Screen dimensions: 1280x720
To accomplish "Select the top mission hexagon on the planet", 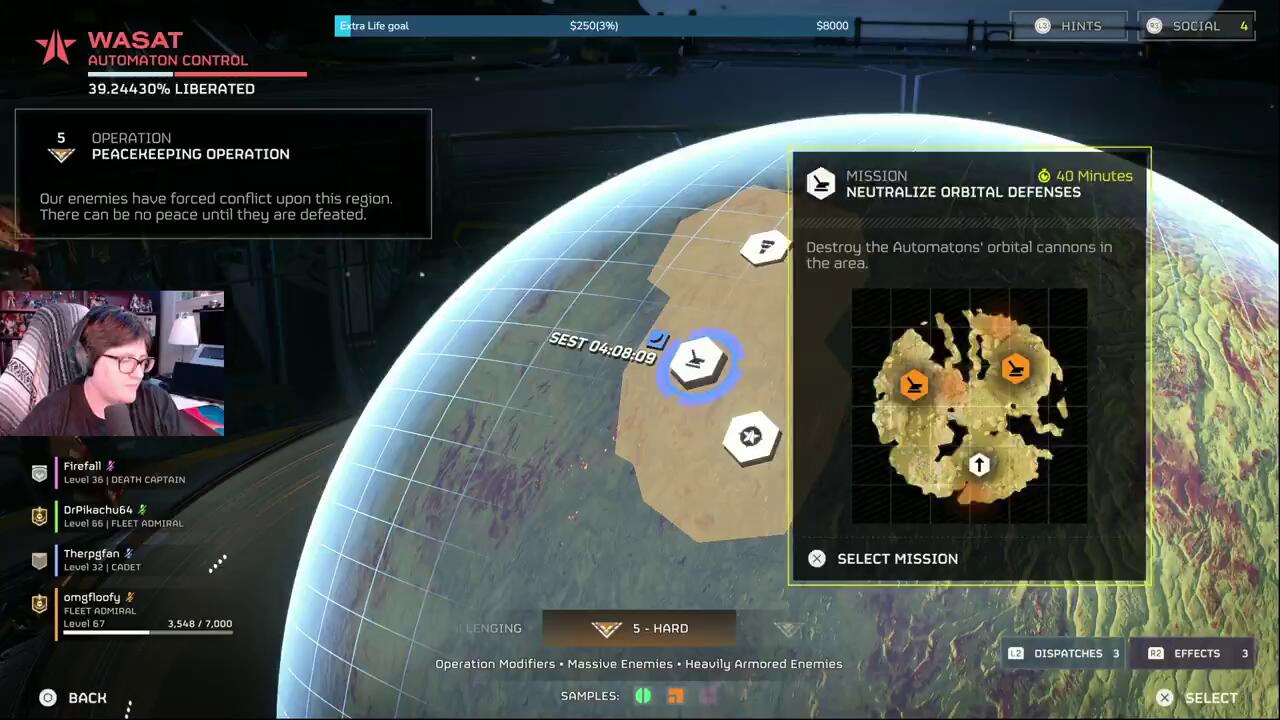I will (766, 247).
